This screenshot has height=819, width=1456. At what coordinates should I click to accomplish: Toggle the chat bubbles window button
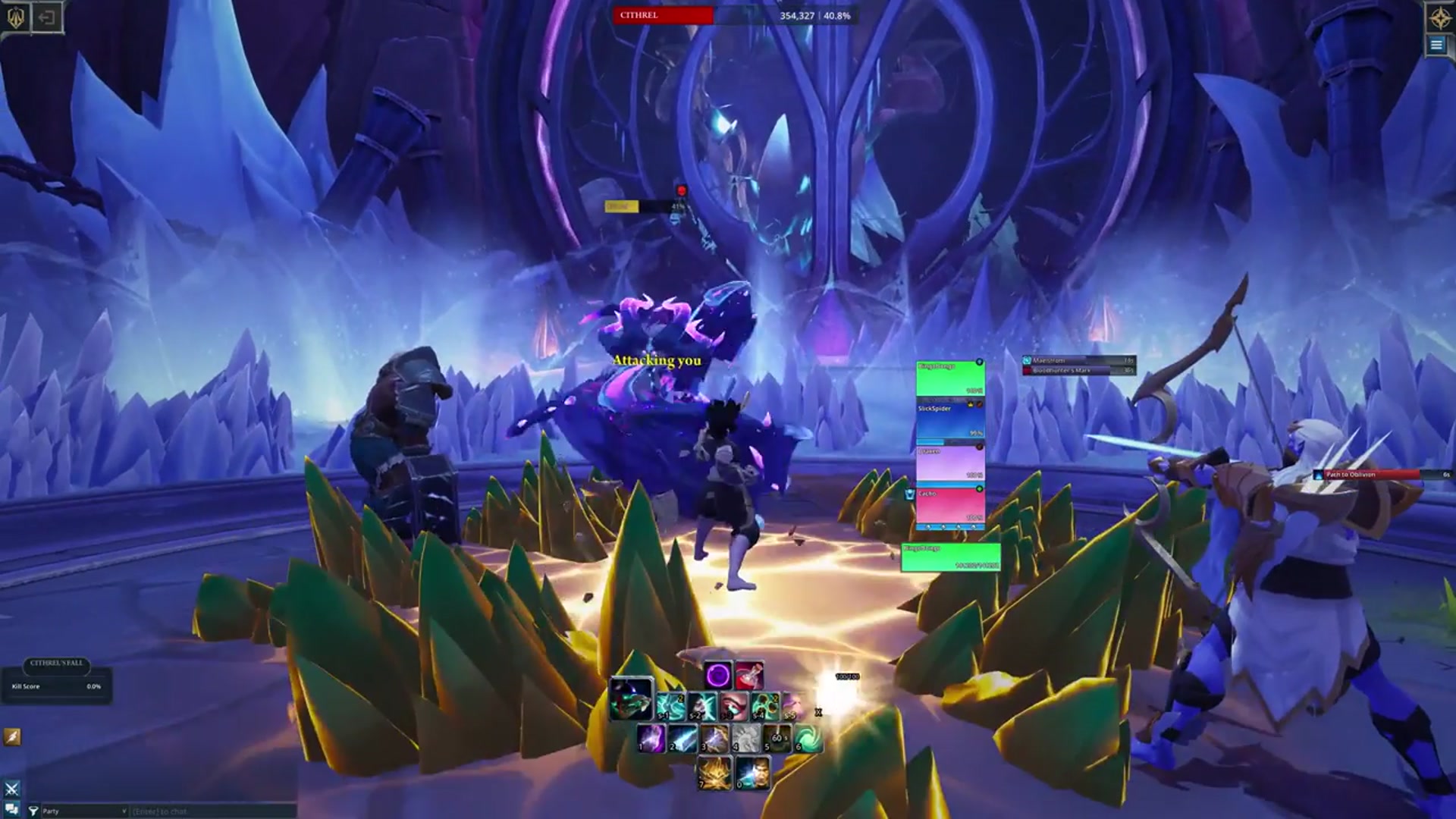point(11,809)
